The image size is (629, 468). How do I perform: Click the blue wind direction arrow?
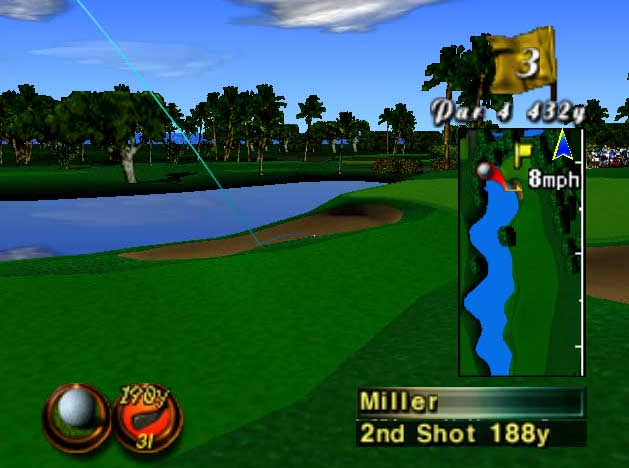pos(563,148)
